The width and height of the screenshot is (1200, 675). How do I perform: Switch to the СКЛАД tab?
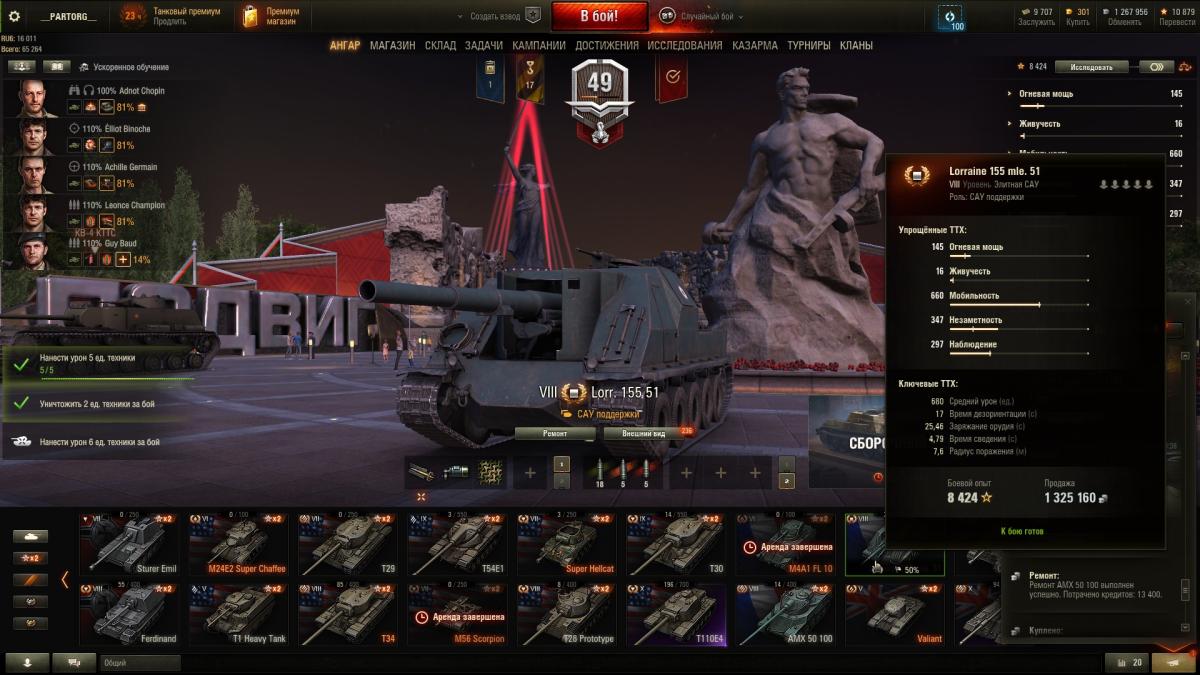coord(440,45)
